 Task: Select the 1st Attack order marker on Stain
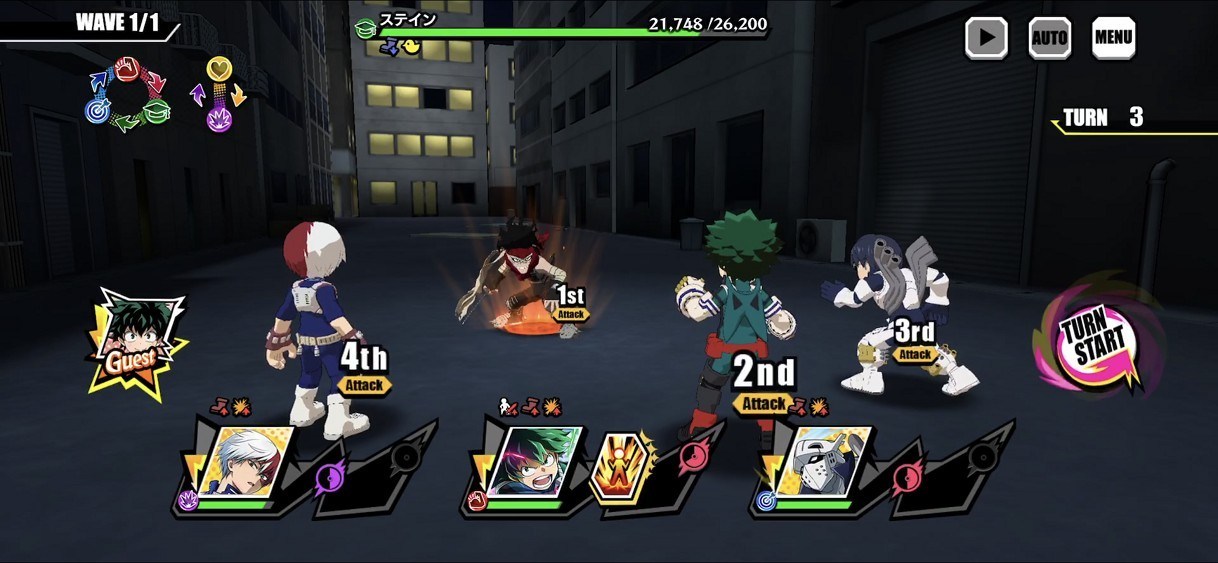(570, 302)
